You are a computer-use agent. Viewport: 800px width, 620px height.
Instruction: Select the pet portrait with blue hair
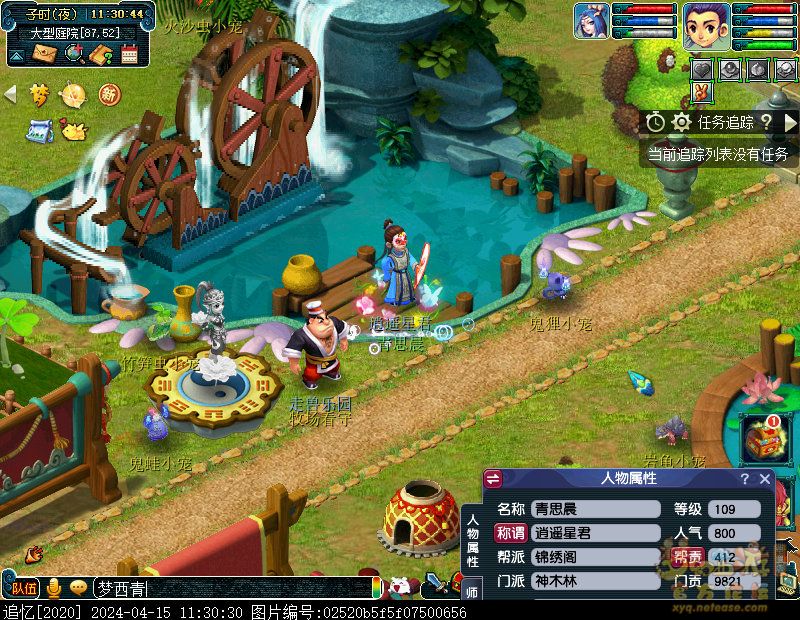591,20
